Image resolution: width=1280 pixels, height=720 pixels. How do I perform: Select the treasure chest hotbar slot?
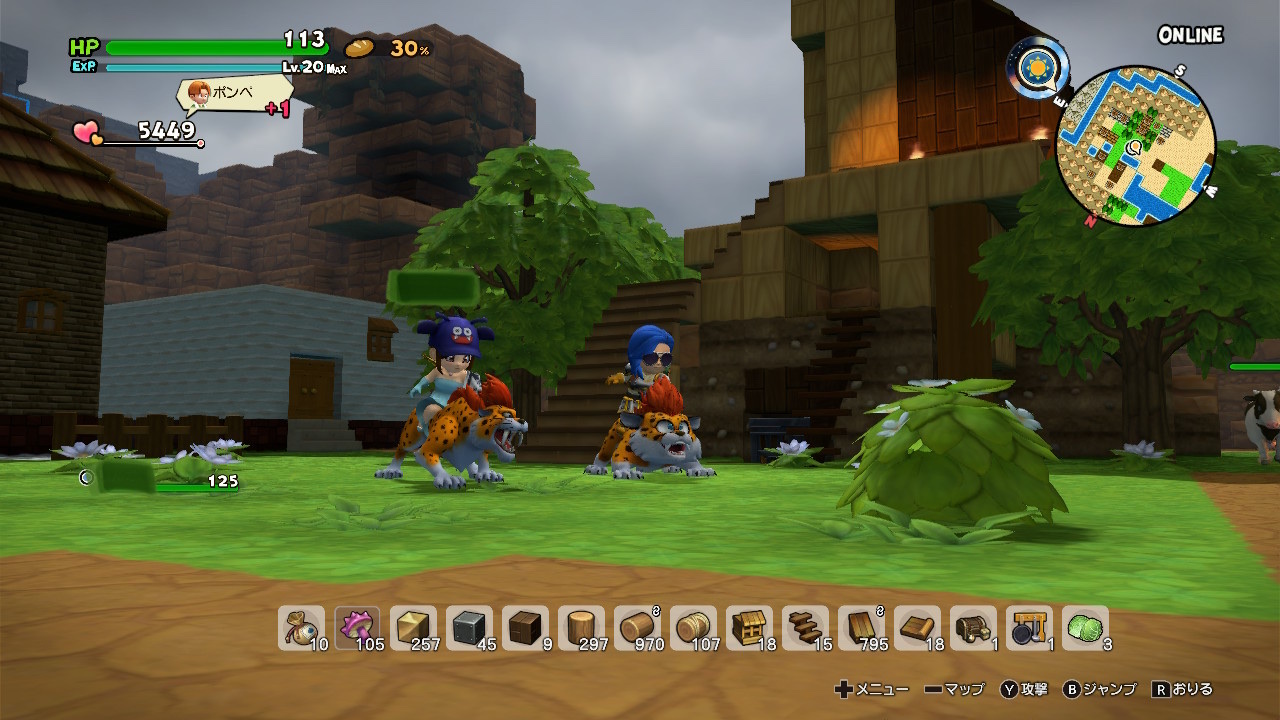[973, 629]
